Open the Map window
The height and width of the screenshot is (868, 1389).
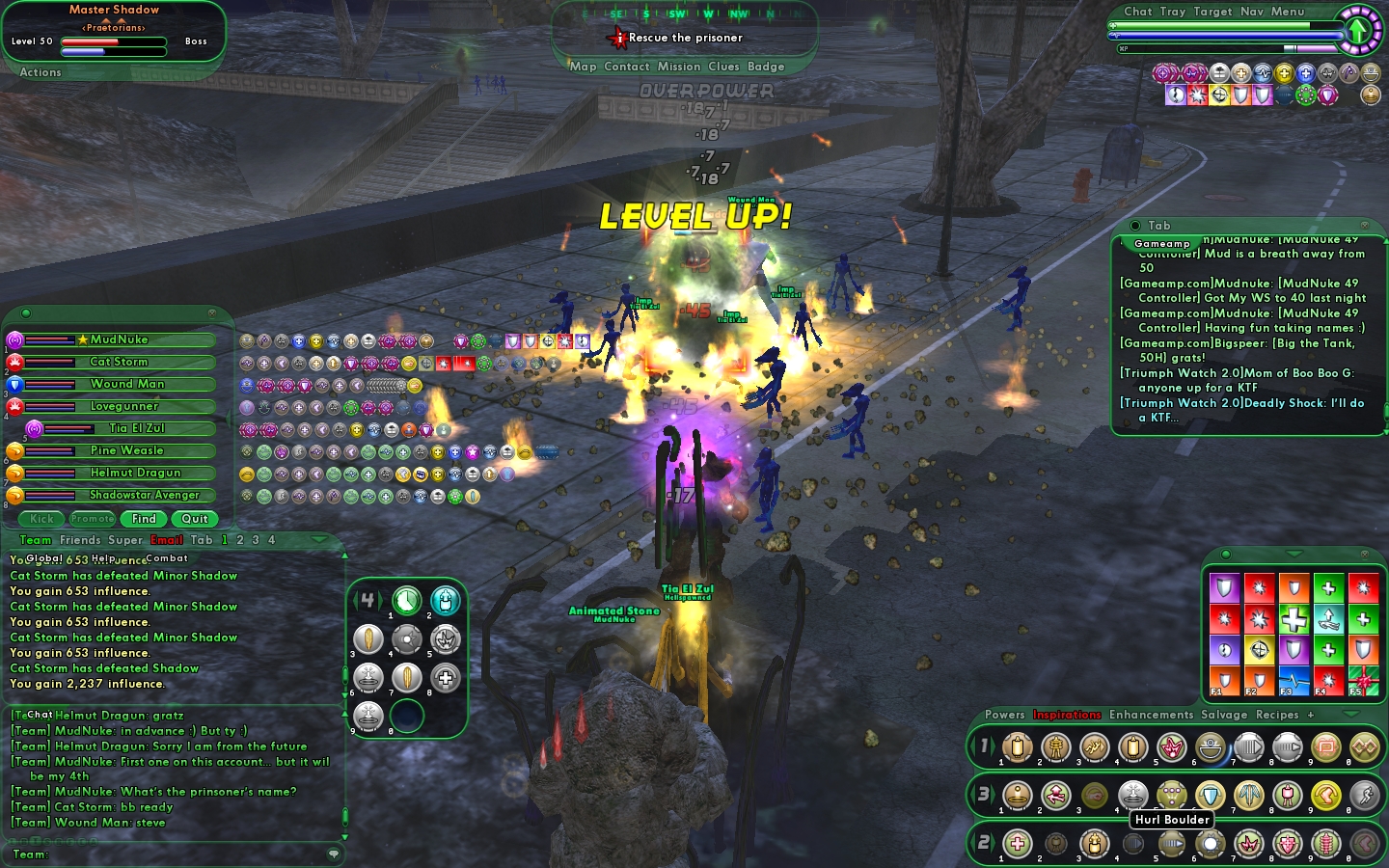click(583, 67)
